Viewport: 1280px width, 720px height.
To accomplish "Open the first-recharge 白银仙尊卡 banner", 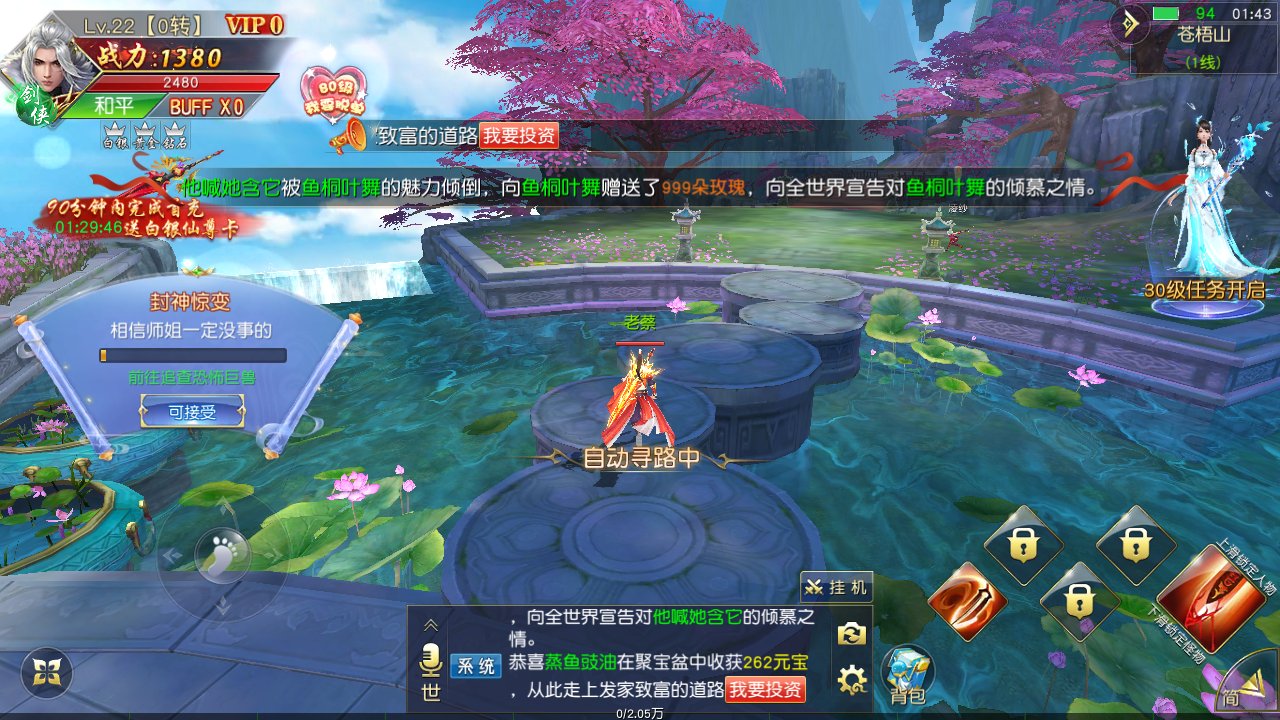I will coord(145,212).
